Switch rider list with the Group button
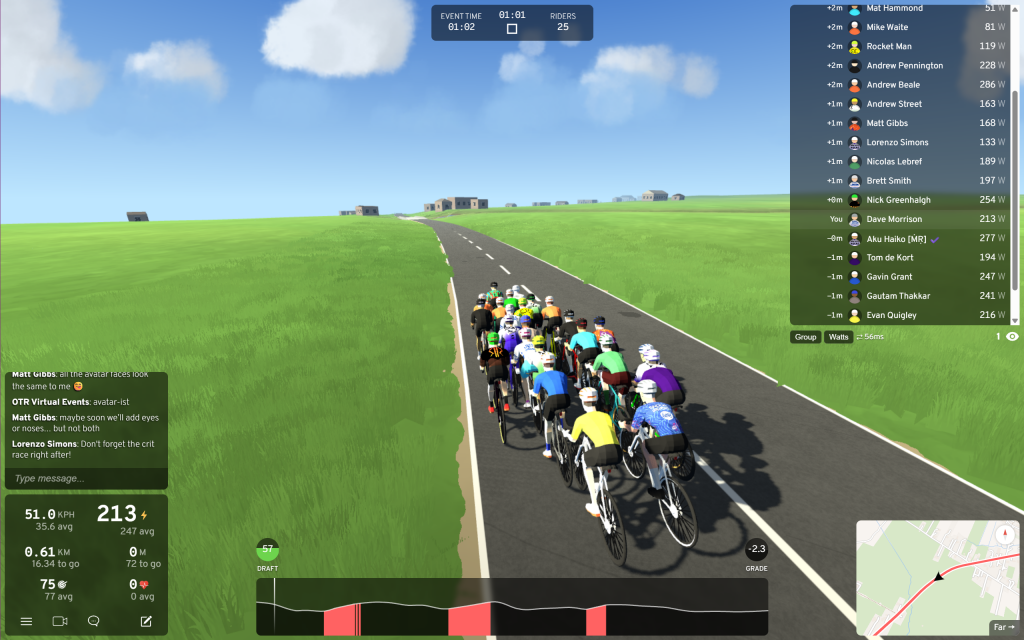Image resolution: width=1024 pixels, height=640 pixels. pos(805,337)
